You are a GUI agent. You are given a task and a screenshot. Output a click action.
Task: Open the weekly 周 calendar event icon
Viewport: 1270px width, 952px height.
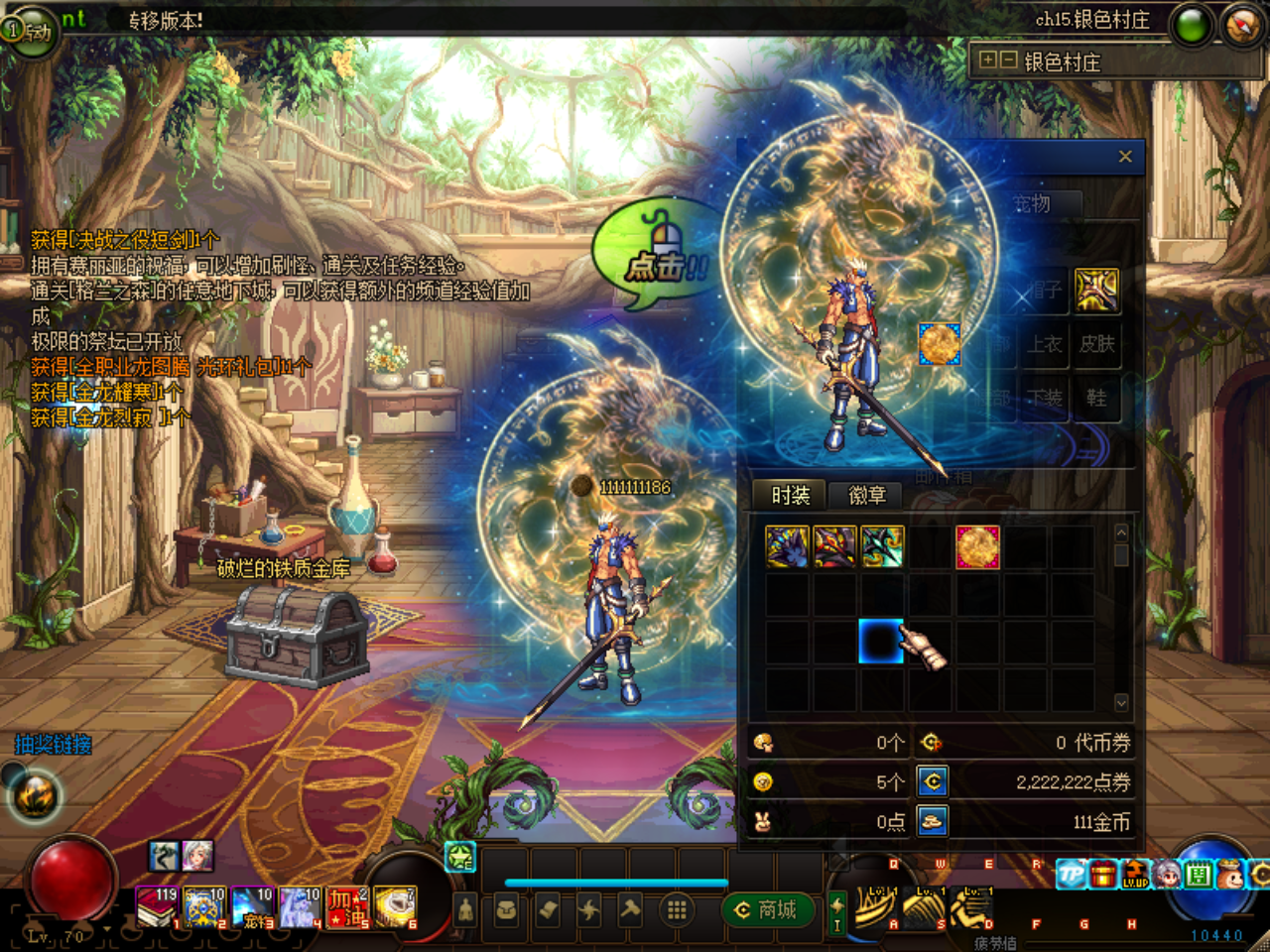coord(1198,874)
